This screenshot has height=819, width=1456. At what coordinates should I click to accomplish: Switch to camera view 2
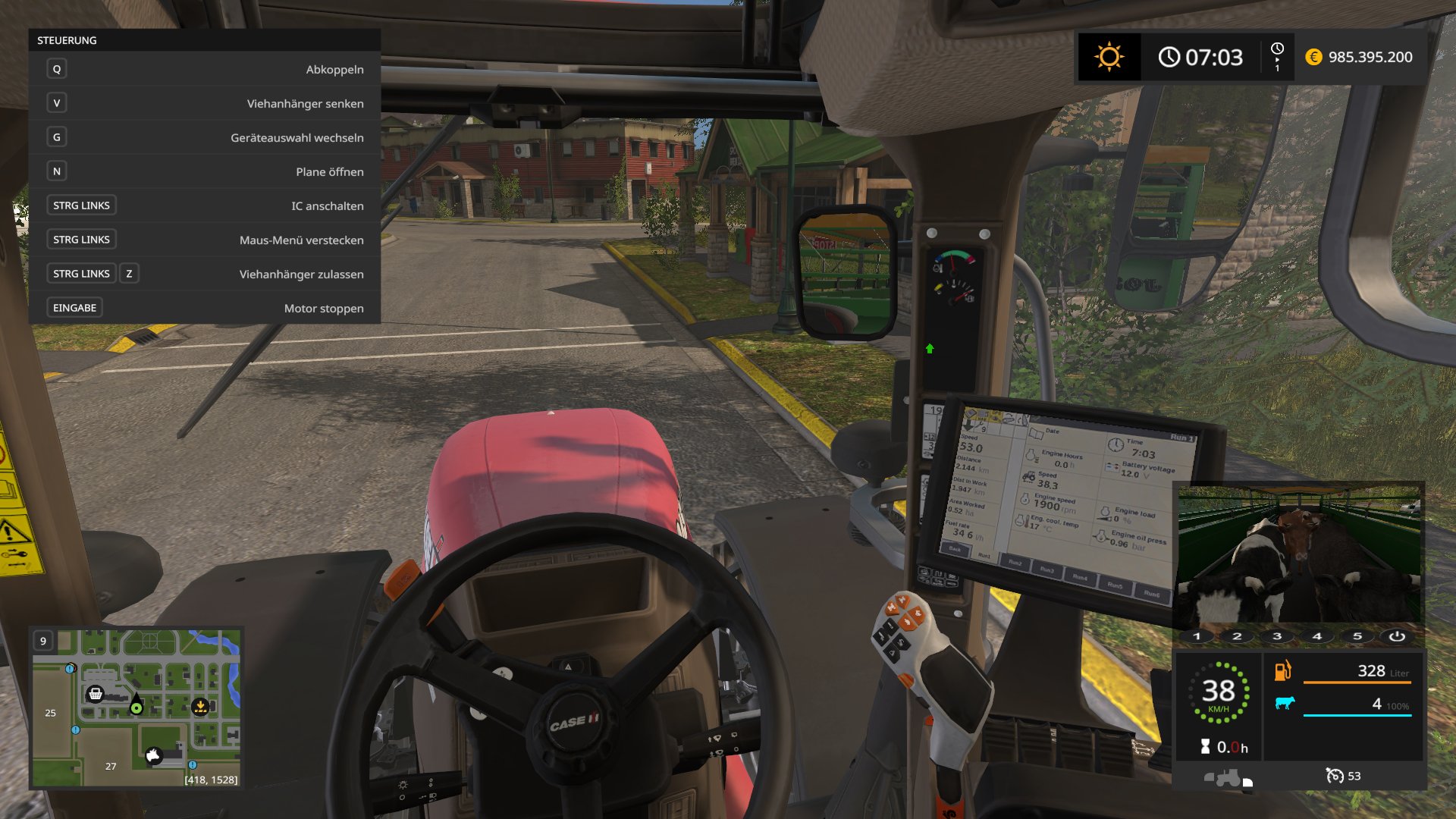coord(1237,636)
